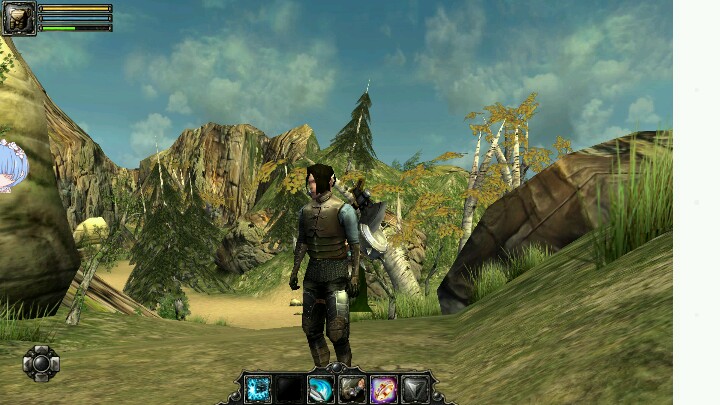Open the armor portrait character menu
The image size is (720, 405).
[x=19, y=18]
